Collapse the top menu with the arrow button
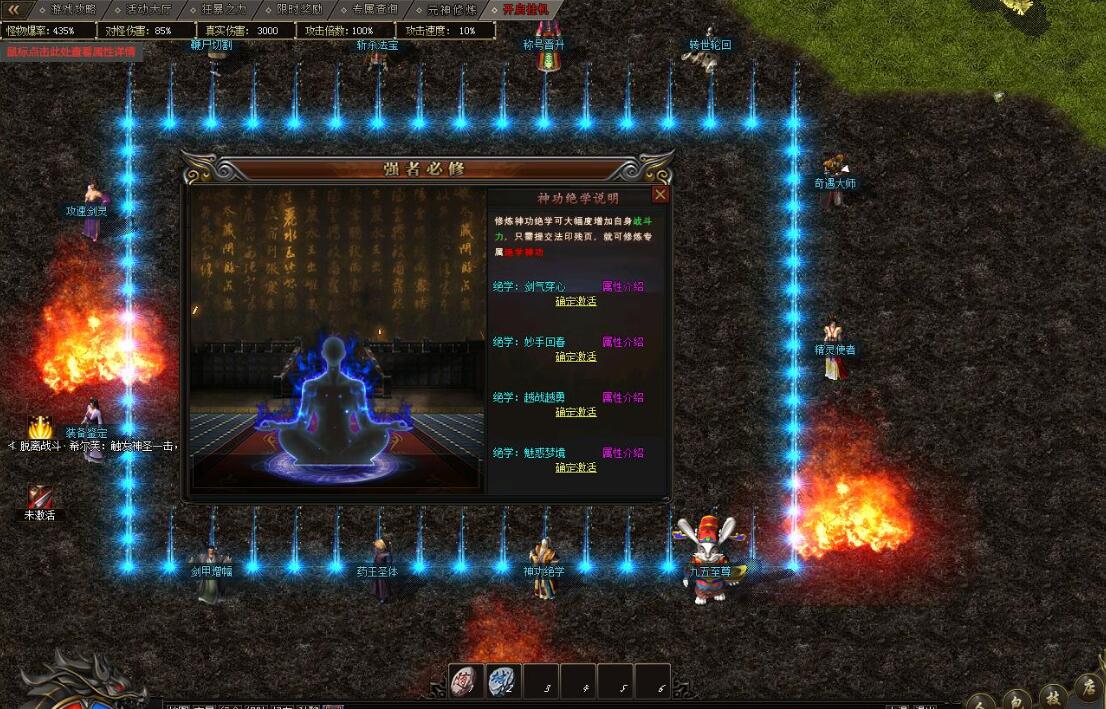The image size is (1106, 709). pyautogui.click(x=14, y=9)
